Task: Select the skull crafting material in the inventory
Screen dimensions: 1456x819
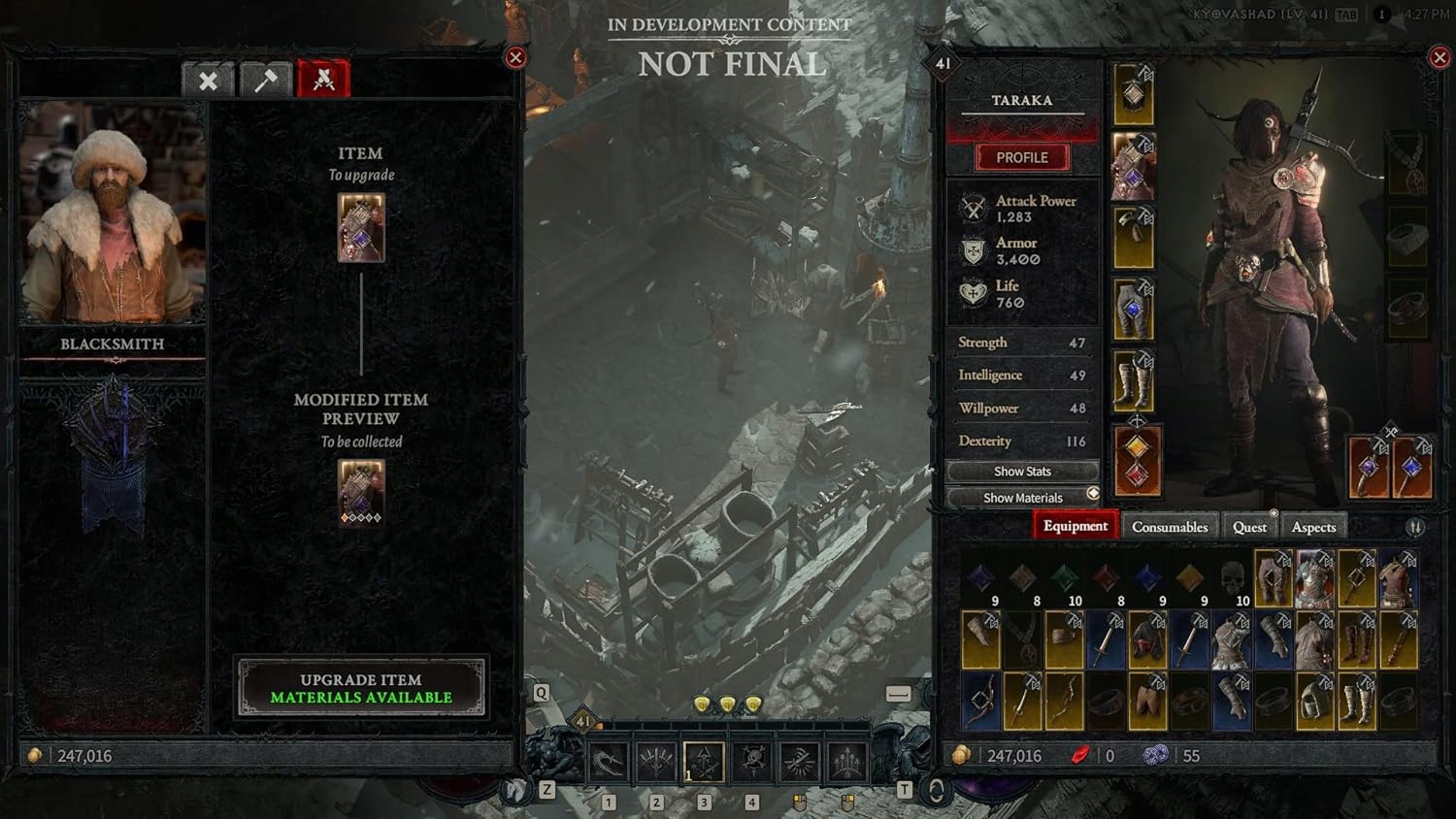Action: pyautogui.click(x=1233, y=577)
